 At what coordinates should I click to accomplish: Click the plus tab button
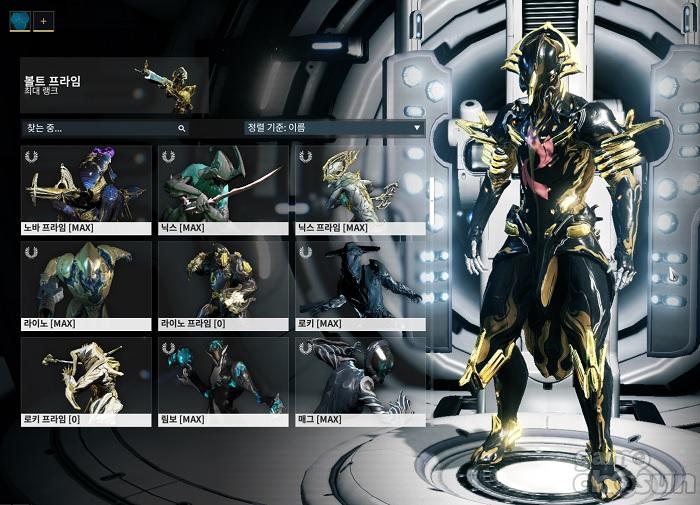pos(44,21)
